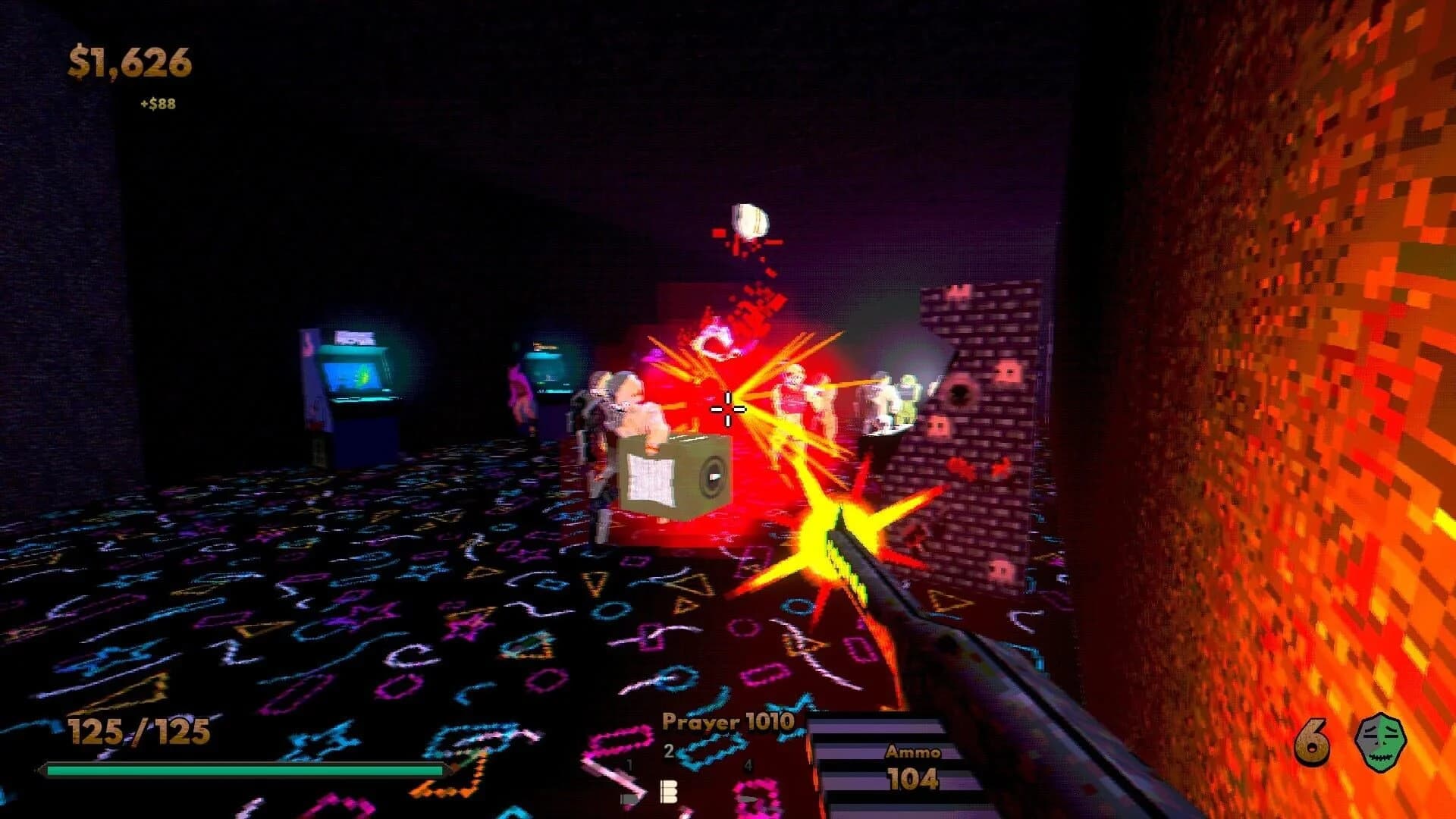
Task: Click the +$88 money gain text
Action: tap(156, 105)
